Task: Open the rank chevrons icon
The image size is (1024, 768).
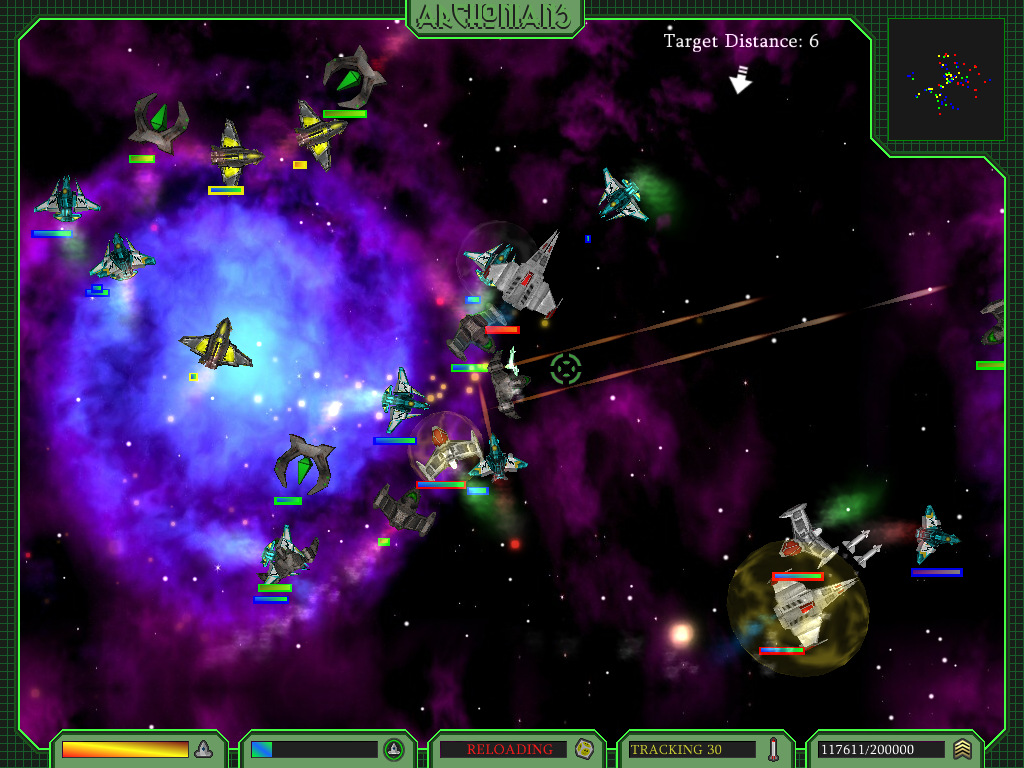Action: (962, 749)
